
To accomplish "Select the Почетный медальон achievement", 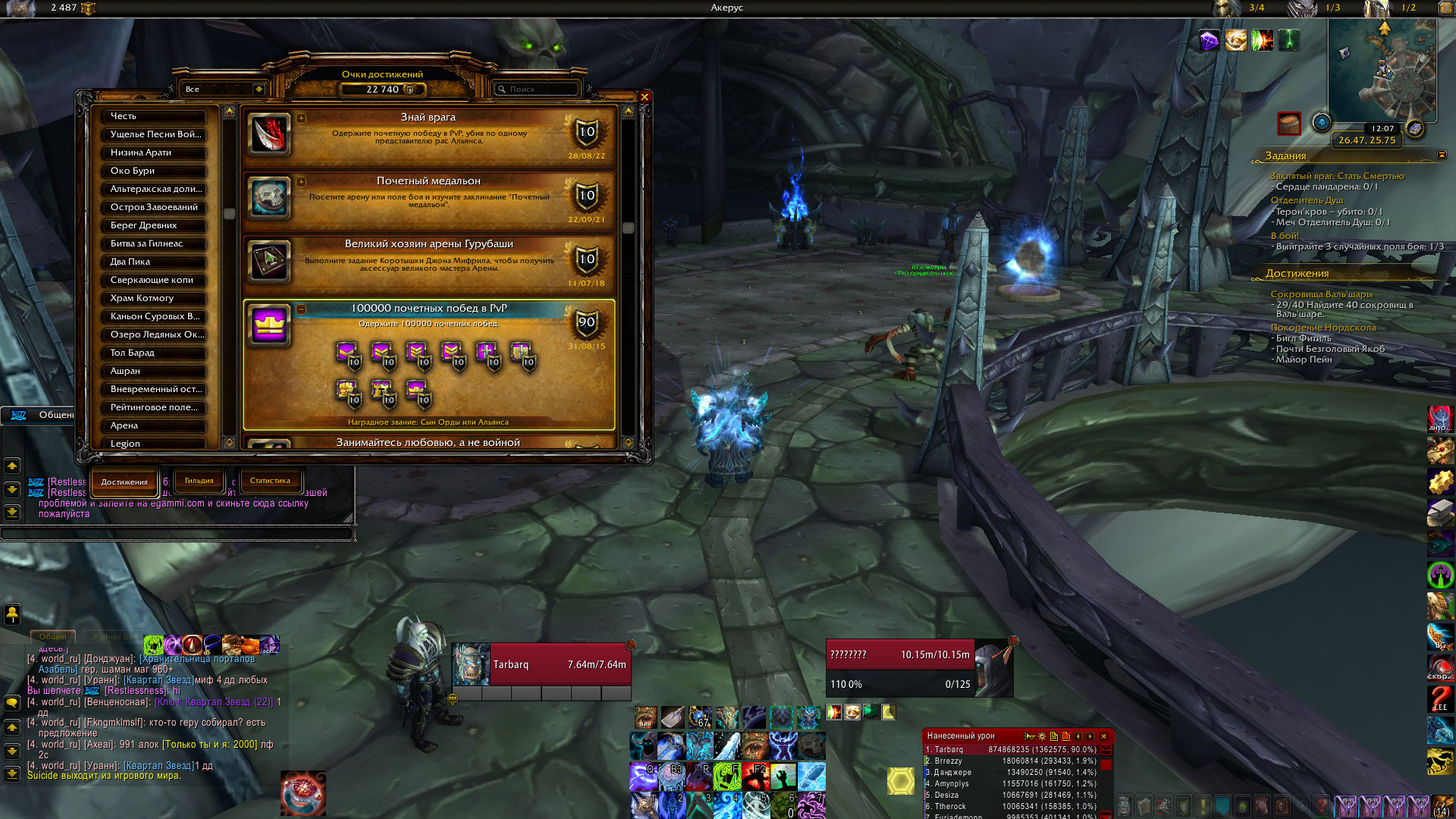I will coord(428,200).
